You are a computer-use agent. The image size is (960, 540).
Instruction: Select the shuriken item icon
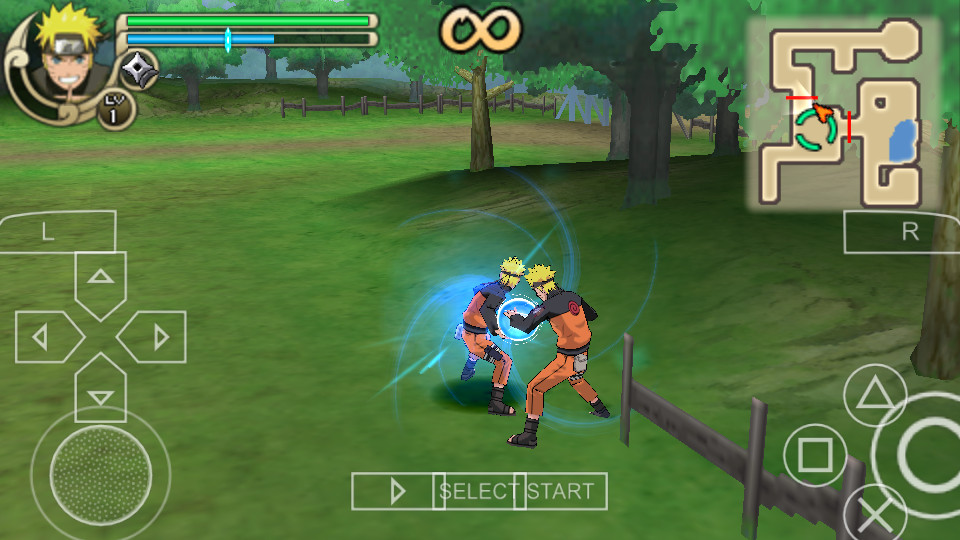pos(138,69)
